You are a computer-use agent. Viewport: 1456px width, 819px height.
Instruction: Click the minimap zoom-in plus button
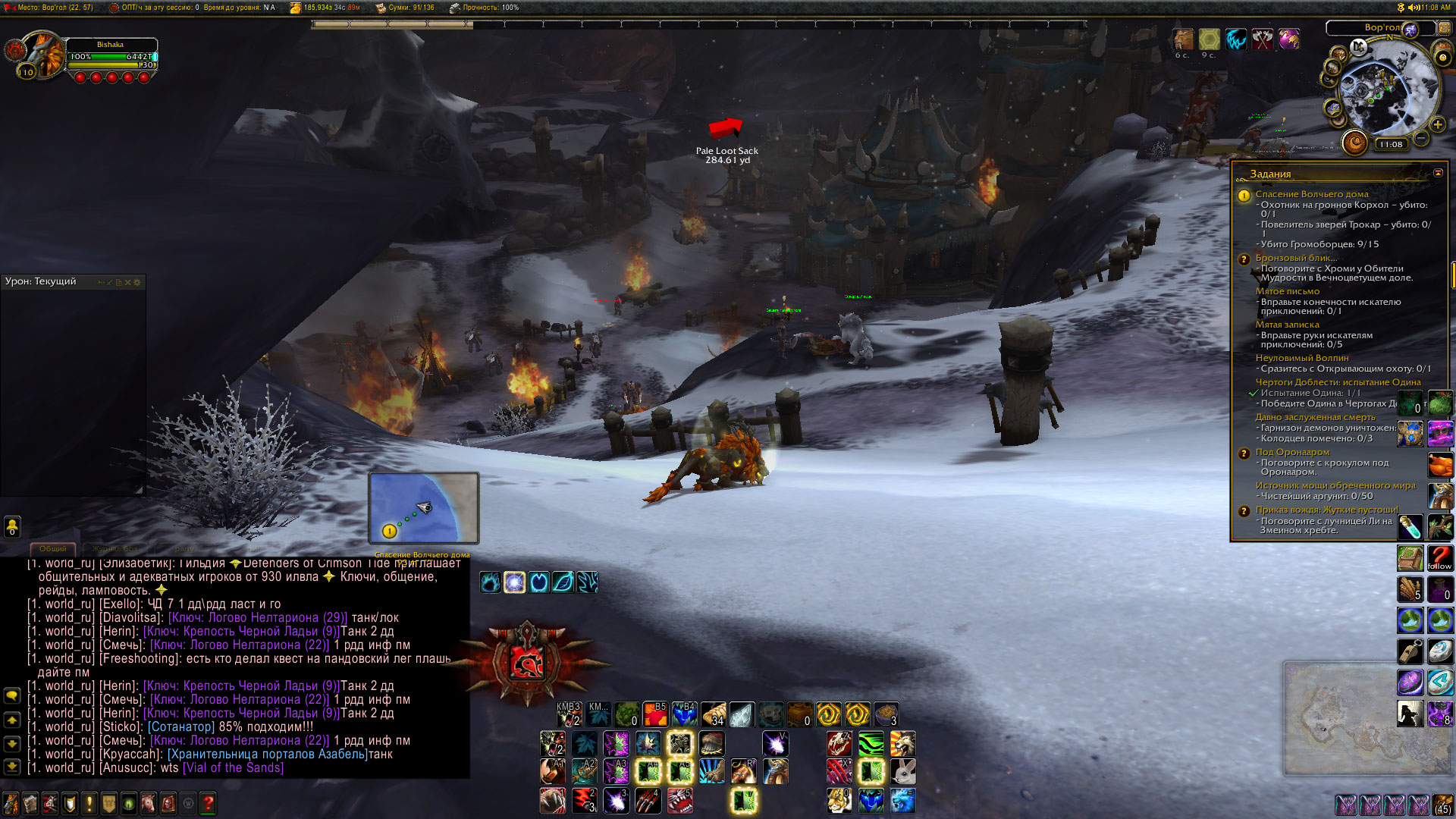point(1438,124)
